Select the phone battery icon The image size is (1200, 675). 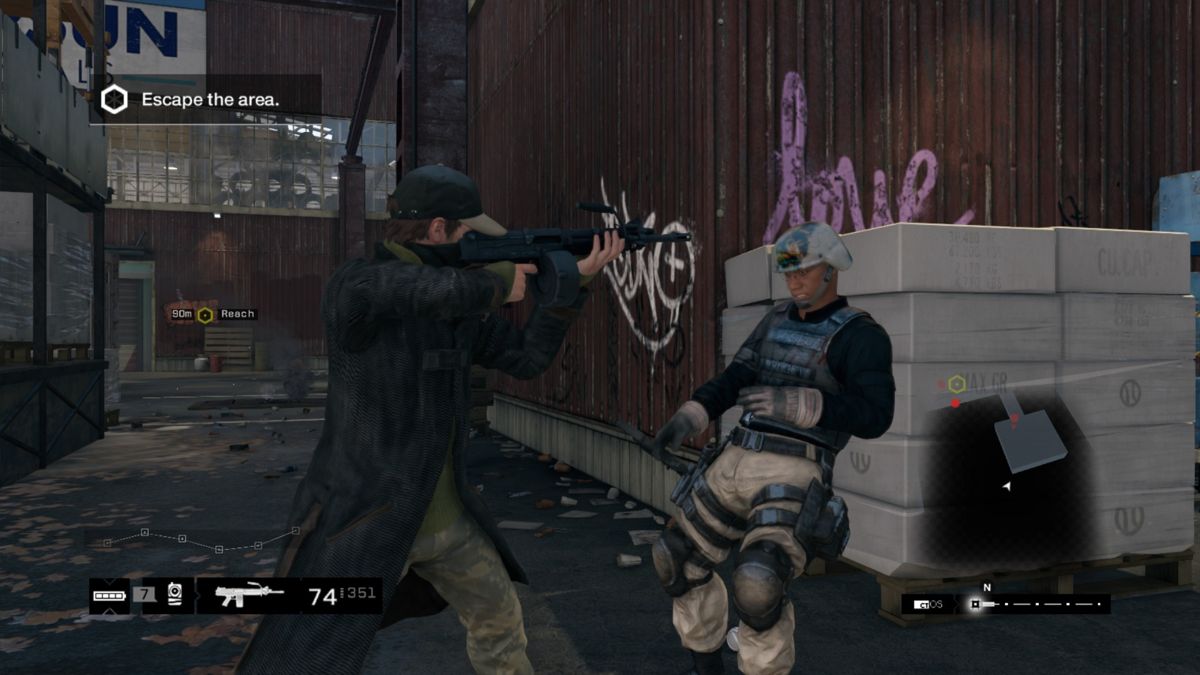pos(109,596)
